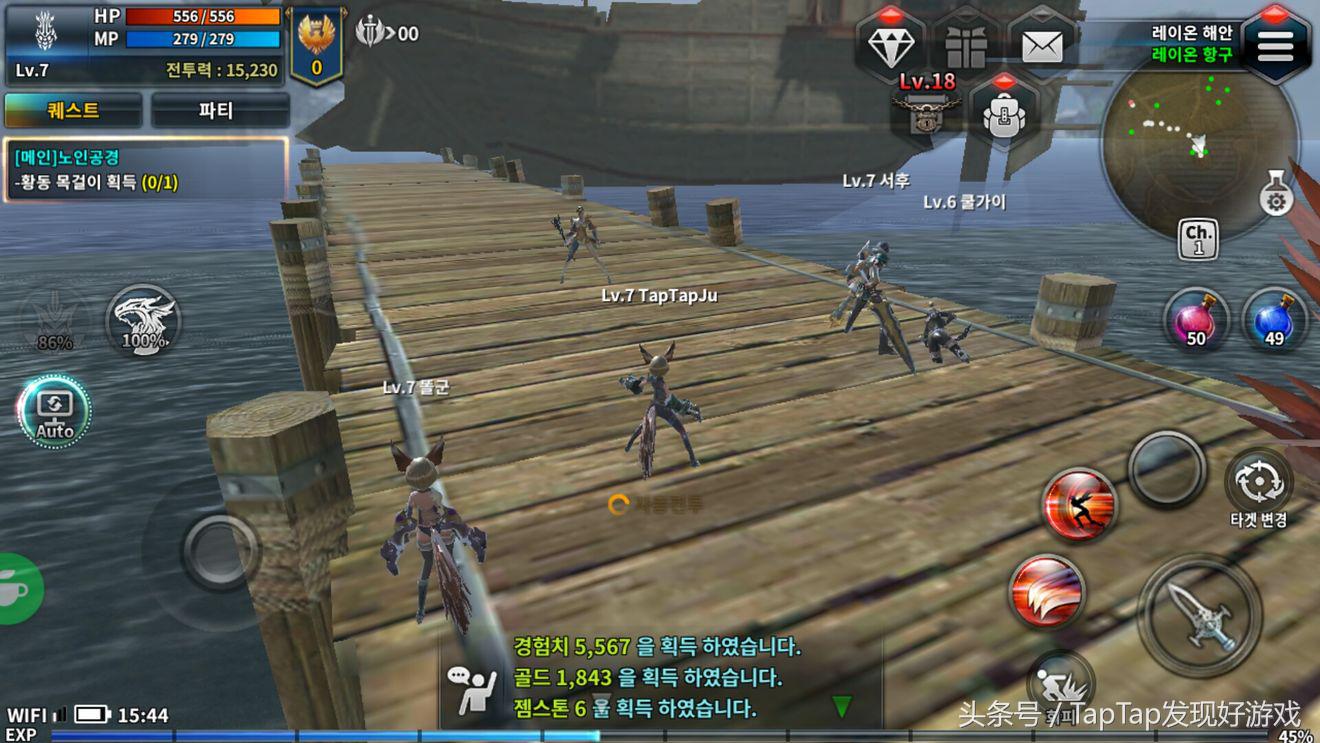This screenshot has height=743, width=1320.
Task: Open the mail envelope icon
Action: click(x=1042, y=45)
